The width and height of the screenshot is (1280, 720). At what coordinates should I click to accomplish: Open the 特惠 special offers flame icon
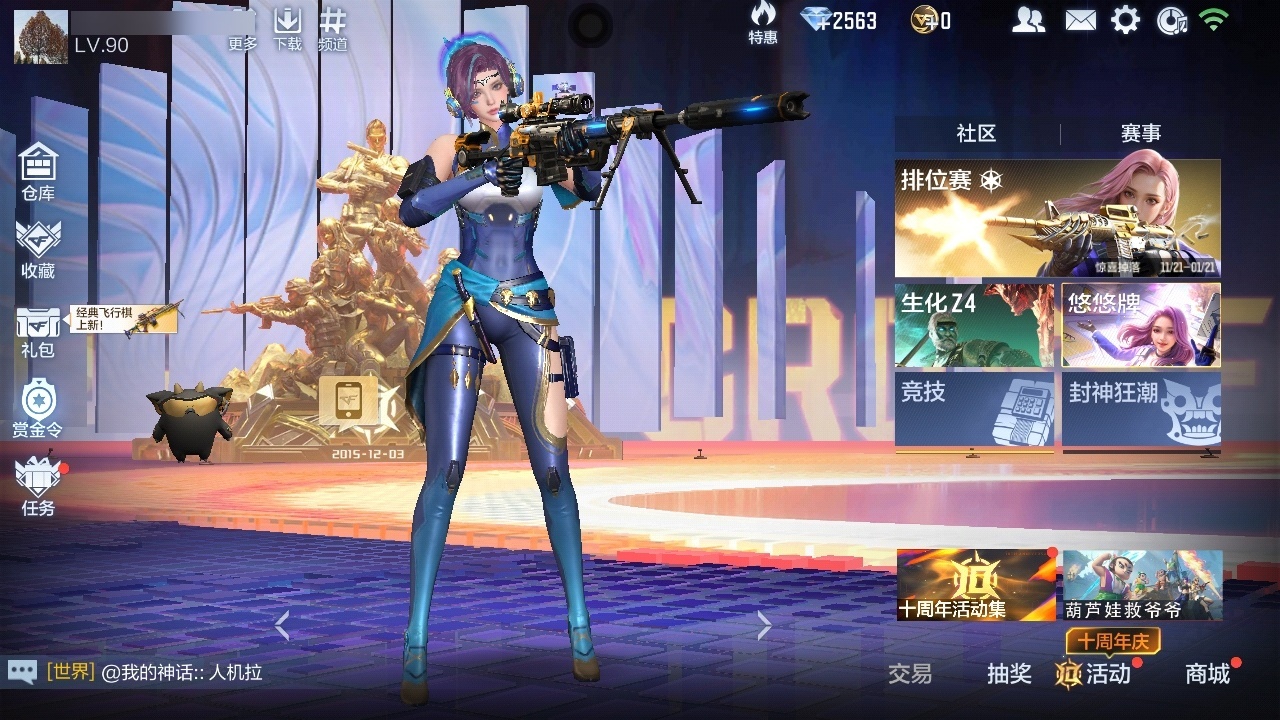coord(763,22)
